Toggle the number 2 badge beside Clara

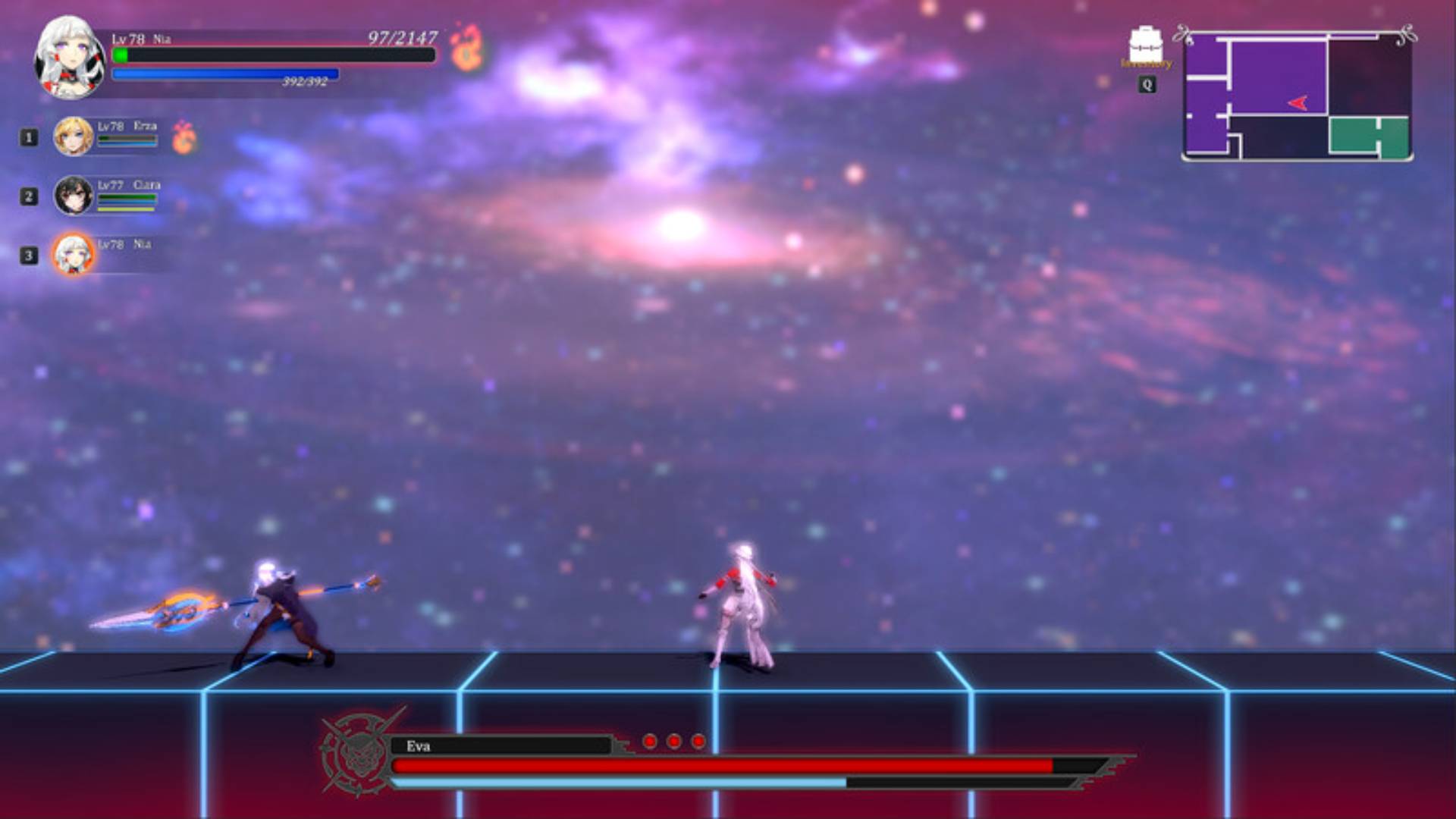(28, 198)
